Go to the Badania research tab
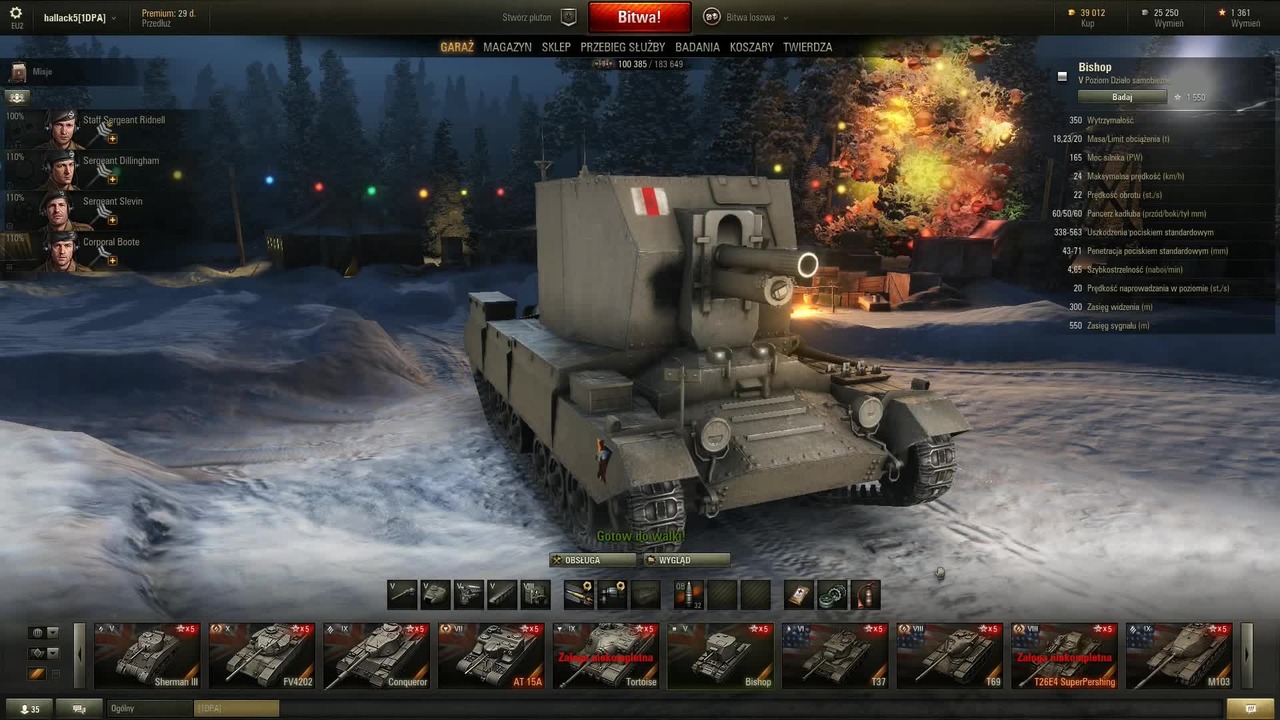Image resolution: width=1280 pixels, height=720 pixels. 697,47
